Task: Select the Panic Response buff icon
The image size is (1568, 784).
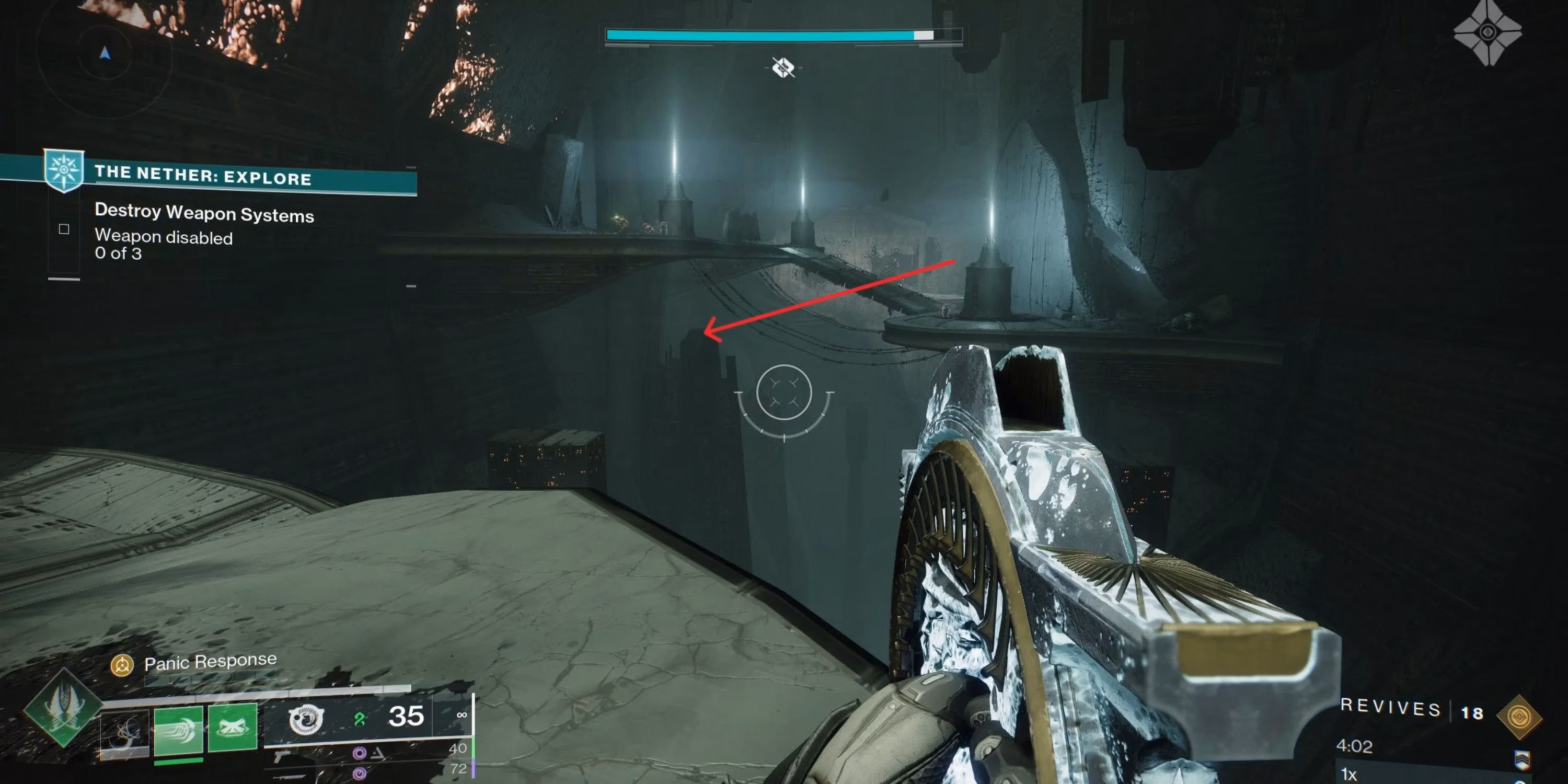Action: point(122,665)
